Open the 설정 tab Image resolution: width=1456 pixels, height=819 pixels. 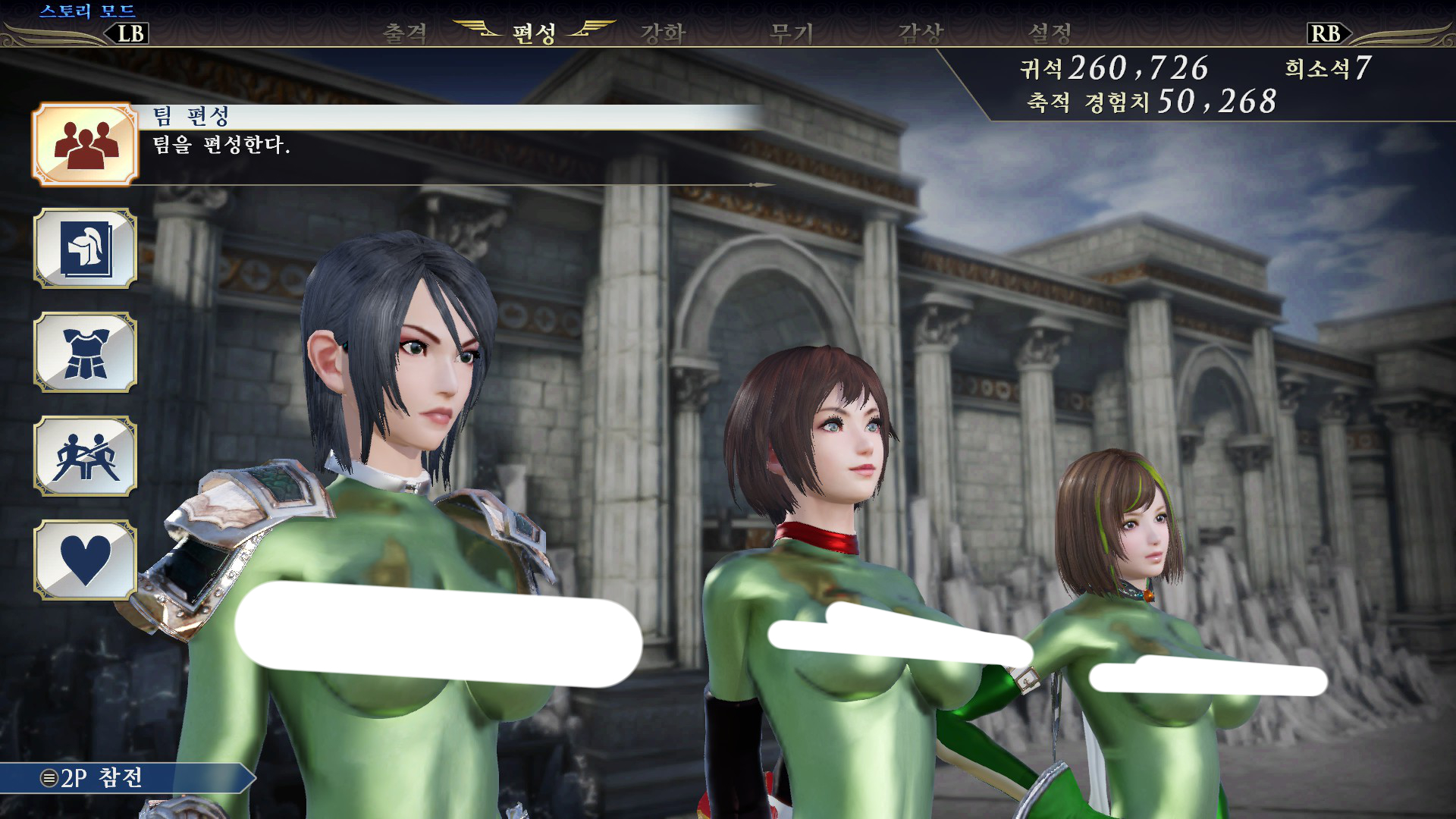coord(1049,33)
